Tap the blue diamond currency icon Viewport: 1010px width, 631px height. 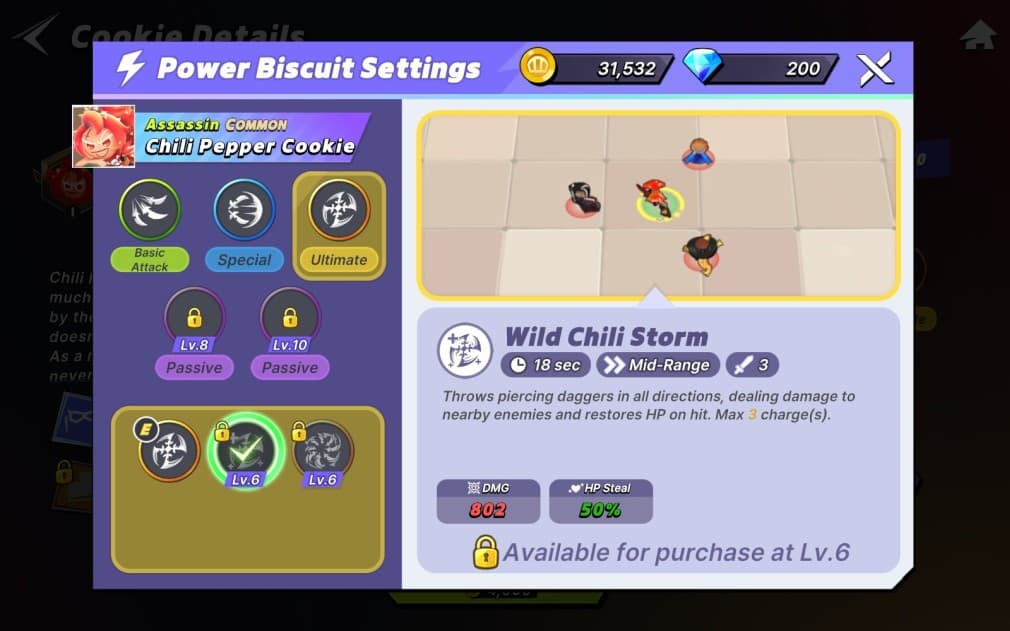click(x=701, y=68)
